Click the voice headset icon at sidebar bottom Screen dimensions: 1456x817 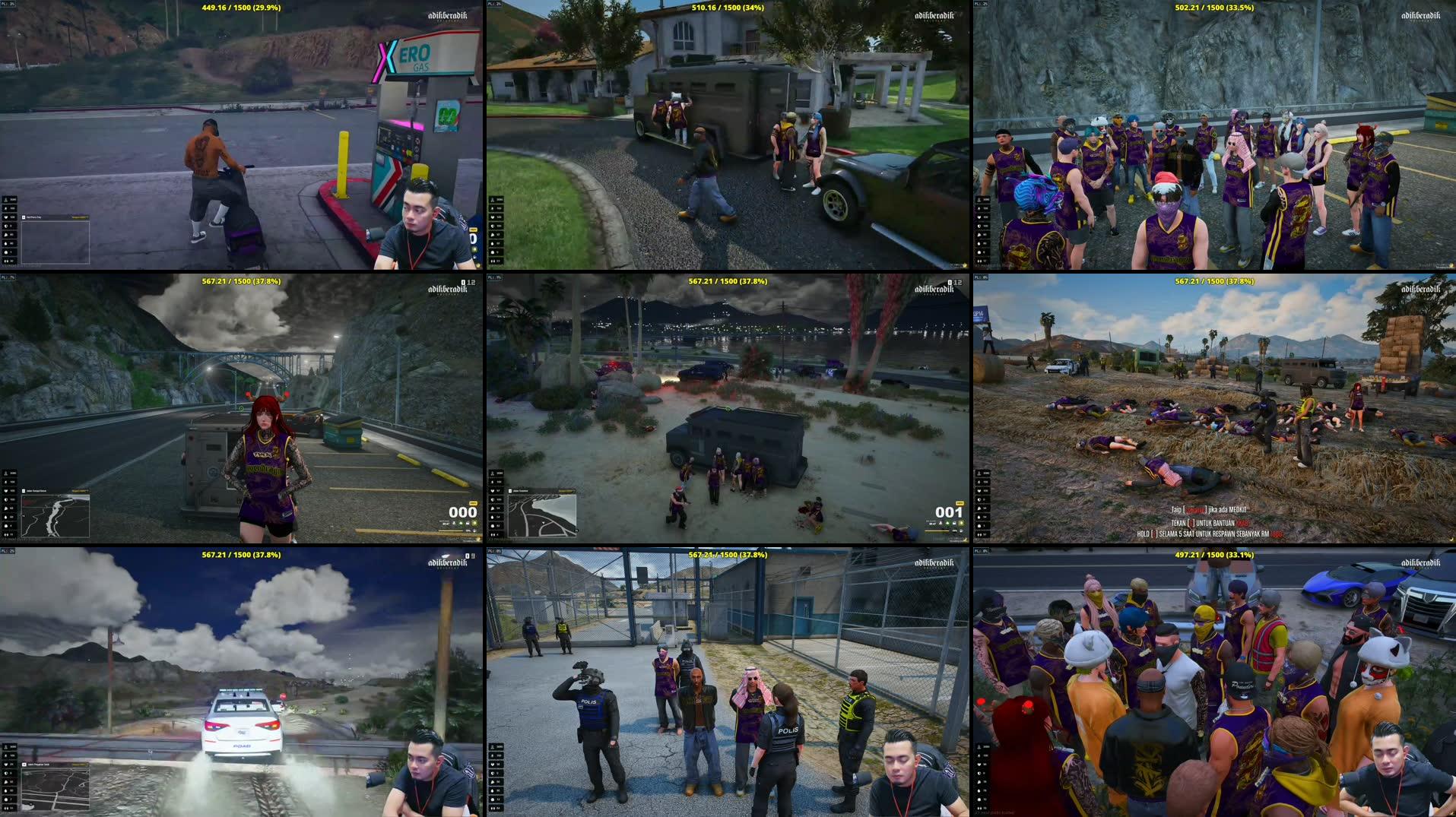tap(6, 260)
